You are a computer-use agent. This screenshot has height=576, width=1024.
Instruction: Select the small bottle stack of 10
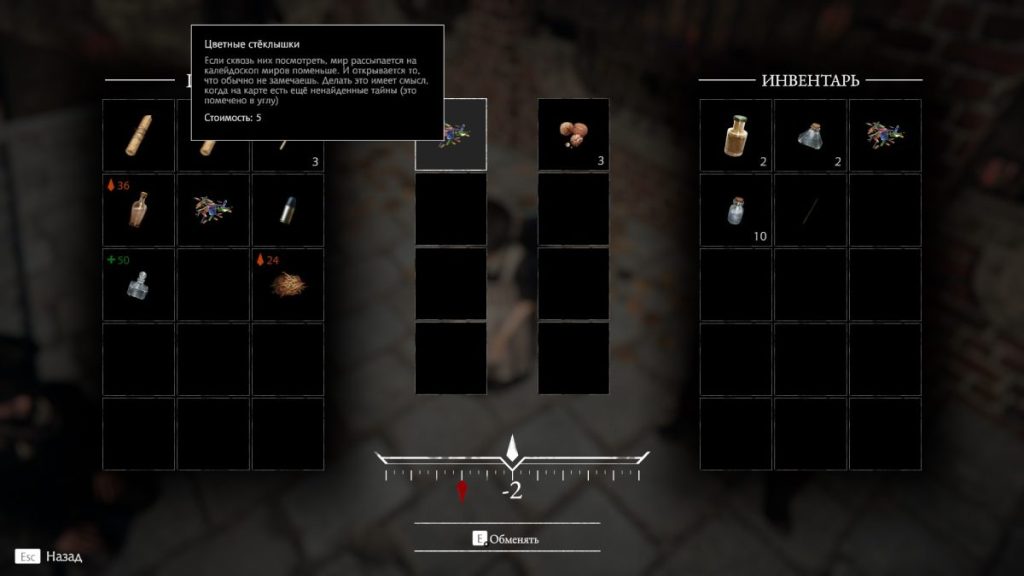click(x=735, y=210)
